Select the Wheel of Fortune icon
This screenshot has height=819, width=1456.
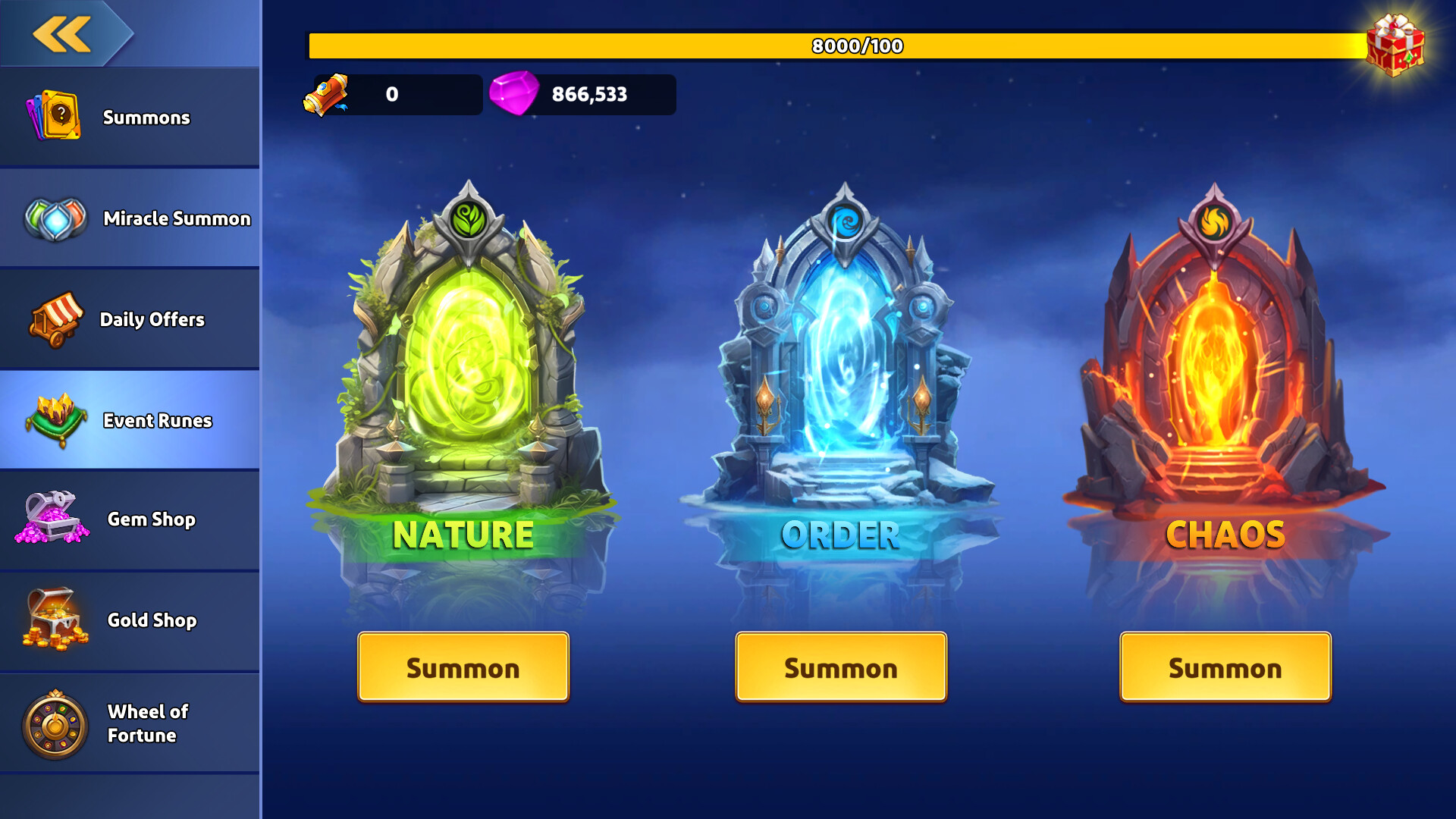pyautogui.click(x=53, y=722)
